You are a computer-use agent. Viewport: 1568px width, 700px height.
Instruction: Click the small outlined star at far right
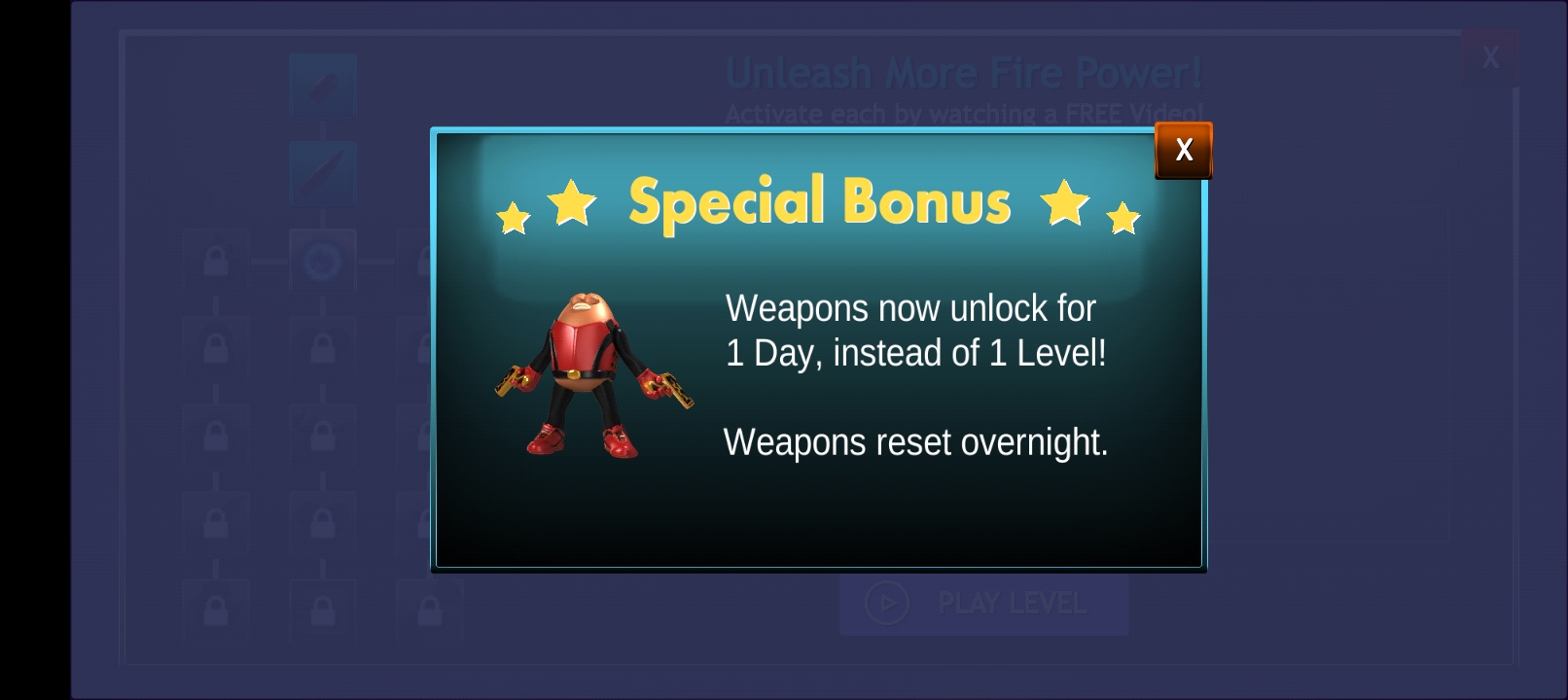(1125, 220)
